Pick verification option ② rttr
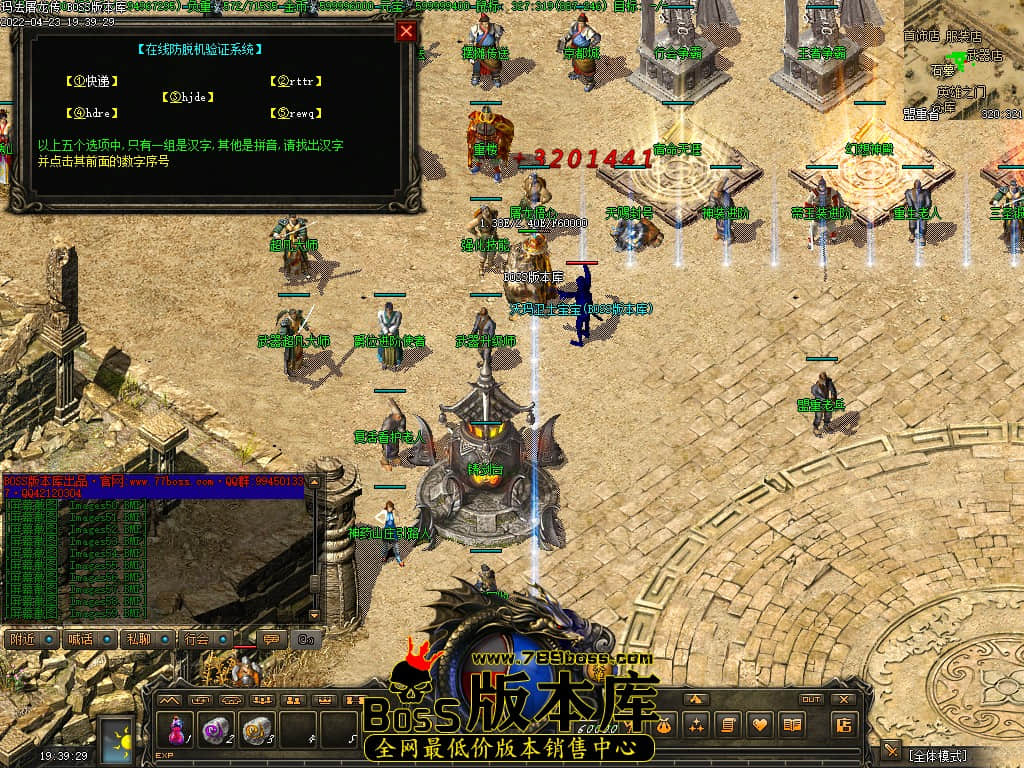 299,81
